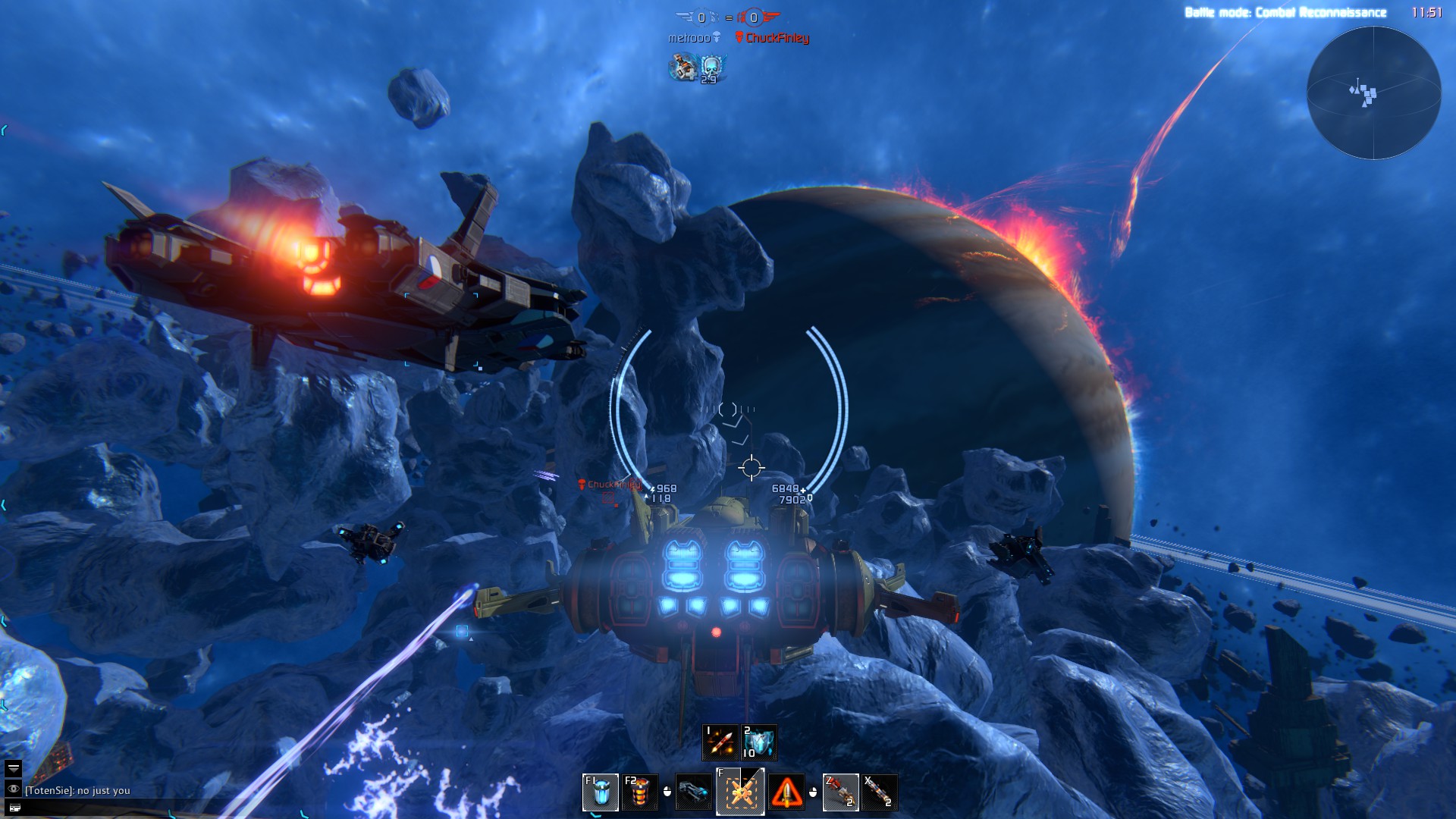Screen dimensions: 1456x819
Task: Click the circular radar minimap
Action: click(1373, 93)
